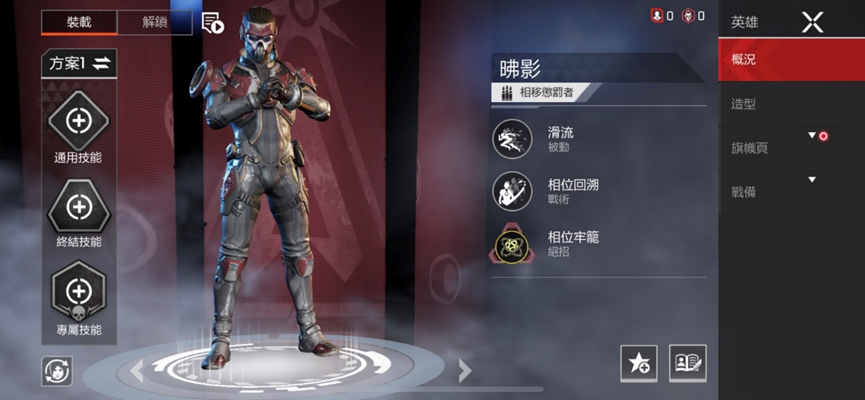Switch loadout with the 方案1 selector
Screen dimensions: 865x400
pos(79,64)
